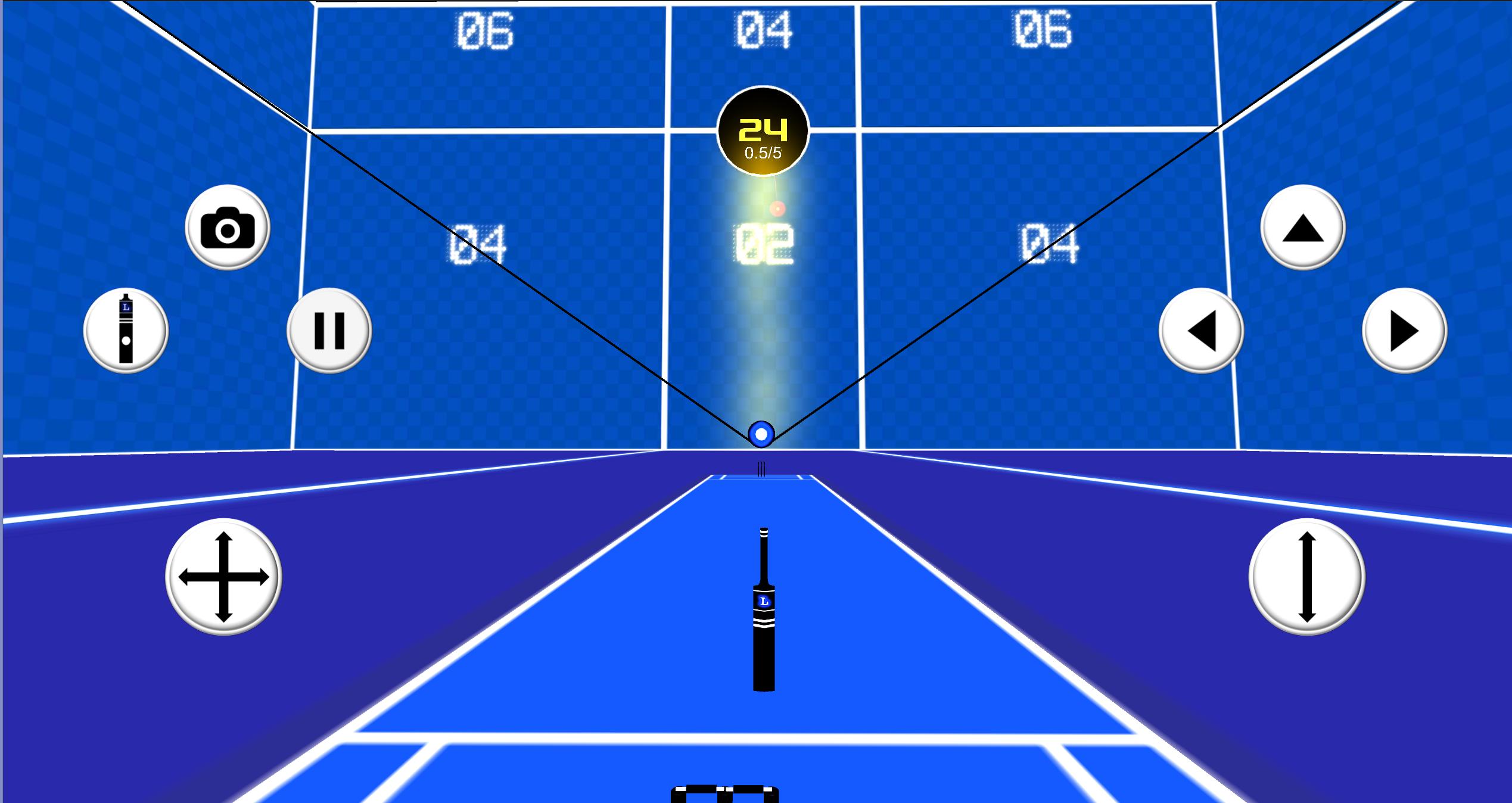Click the 0.5/5 overs counter
Viewport: 1512px width, 803px height.
pos(763,152)
